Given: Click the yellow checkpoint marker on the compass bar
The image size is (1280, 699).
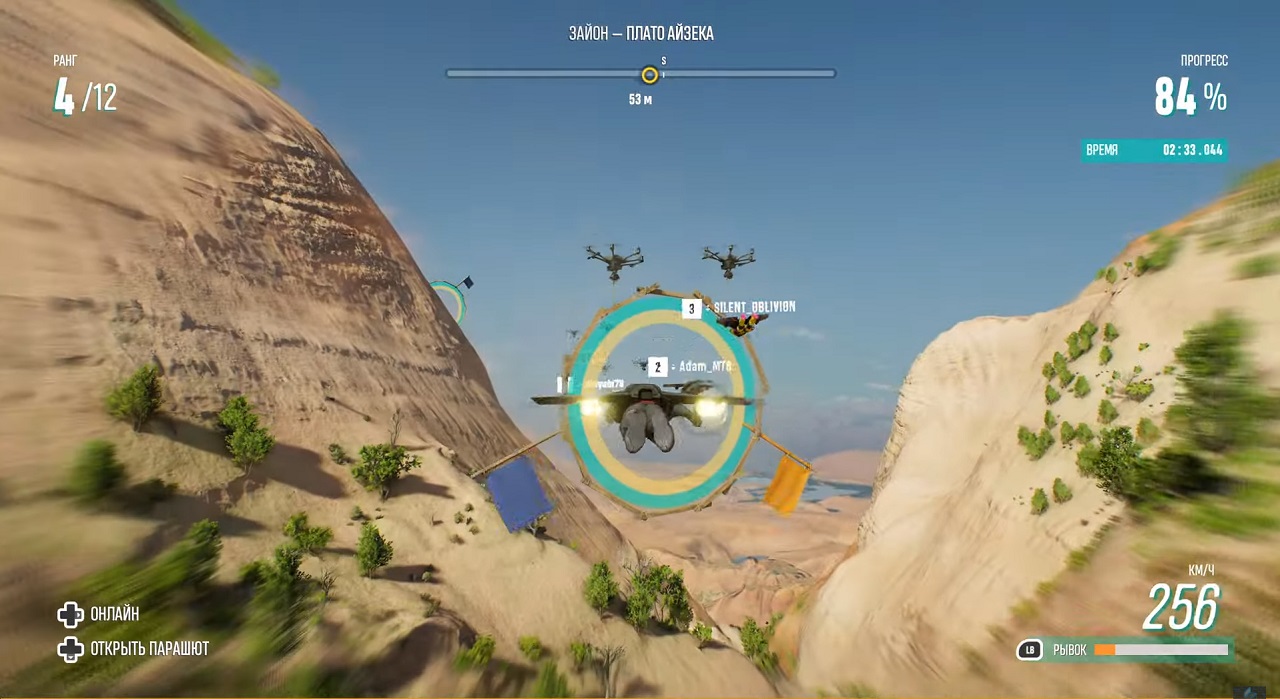Looking at the screenshot, I should coord(649,75).
